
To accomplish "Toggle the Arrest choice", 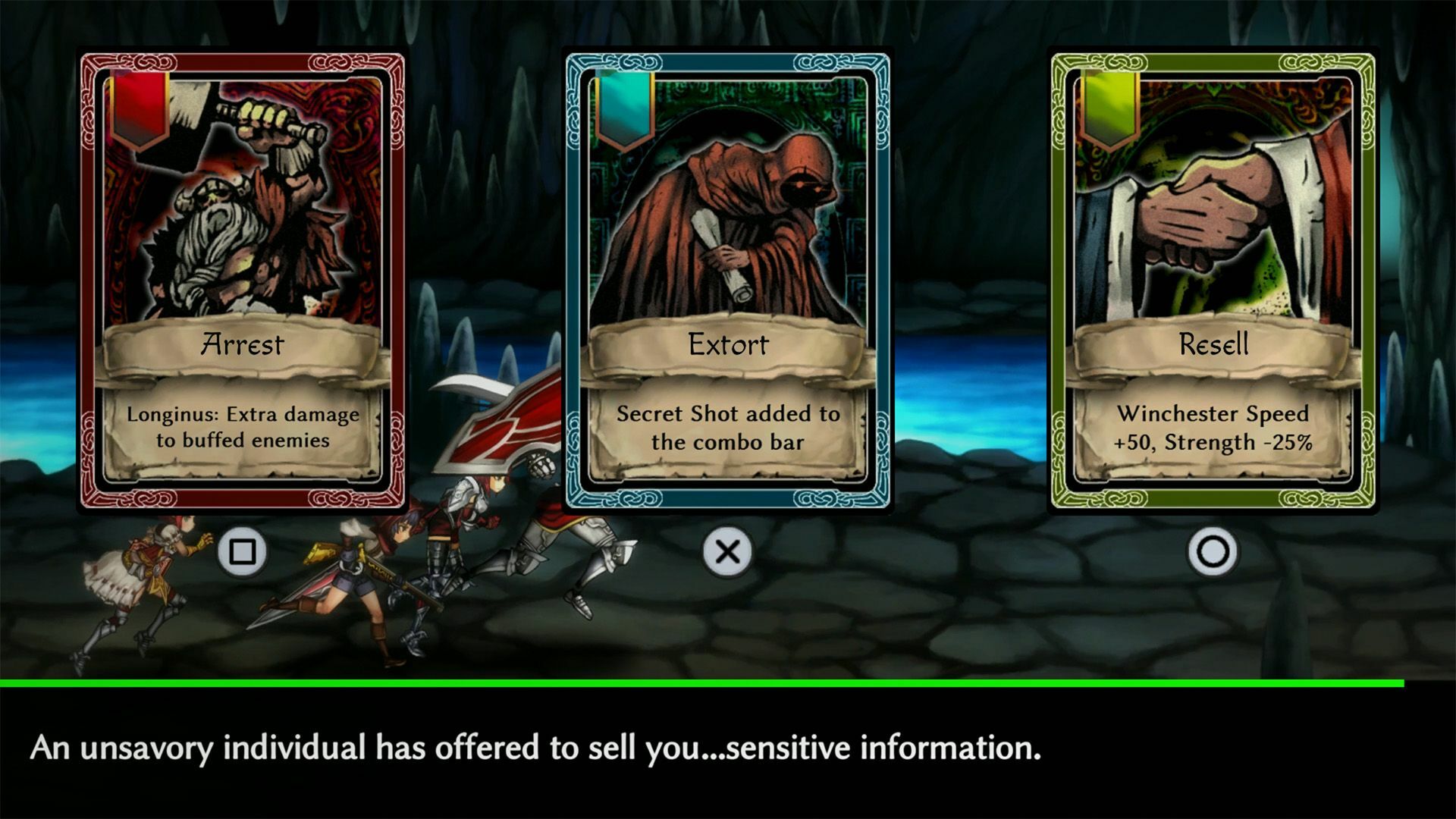I will click(x=240, y=554).
